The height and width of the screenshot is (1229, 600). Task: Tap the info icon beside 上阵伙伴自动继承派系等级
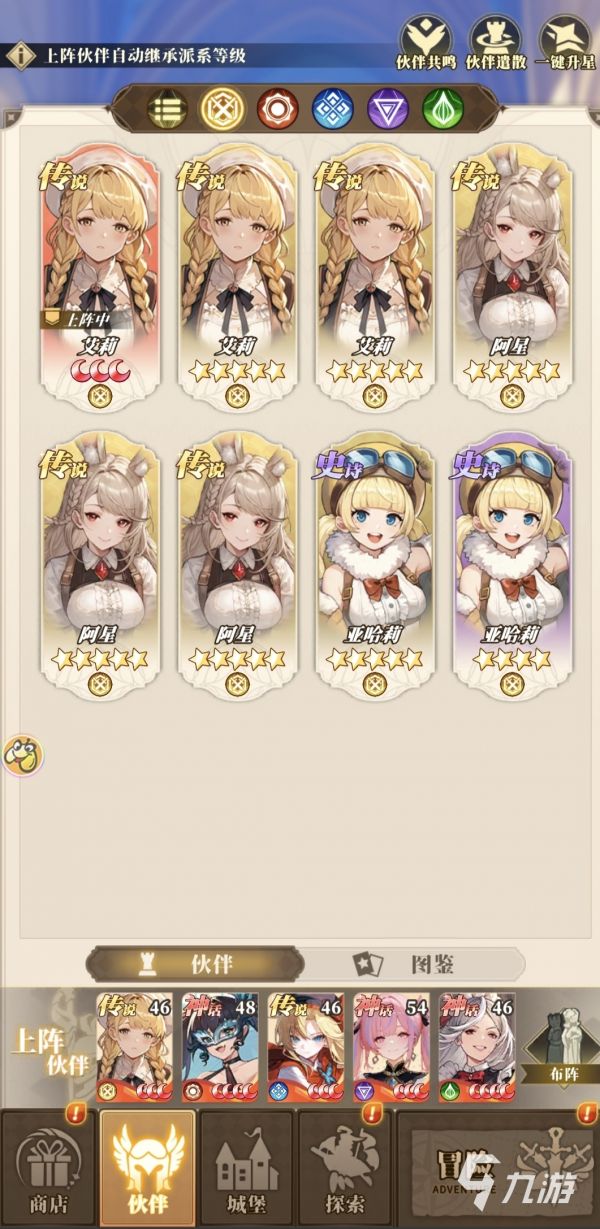pyautogui.click(x=19, y=55)
